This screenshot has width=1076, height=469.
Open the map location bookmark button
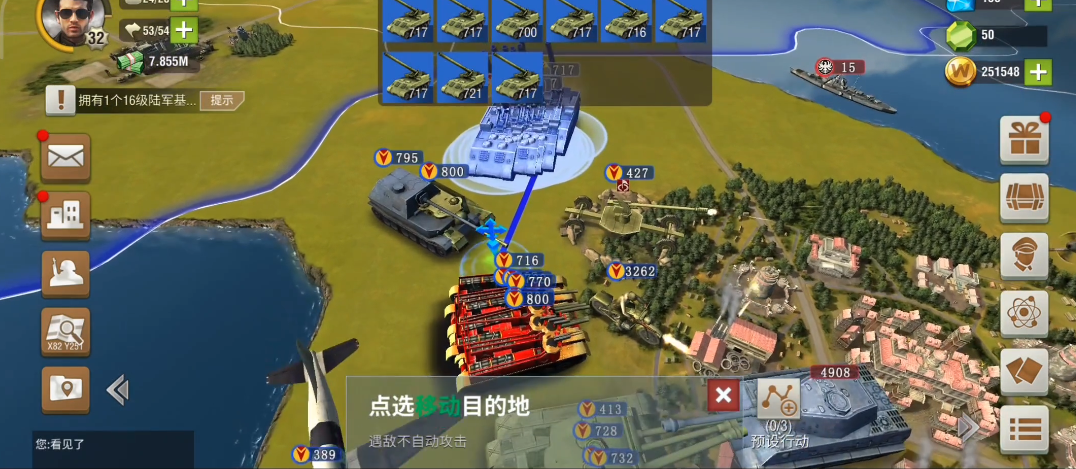(66, 389)
